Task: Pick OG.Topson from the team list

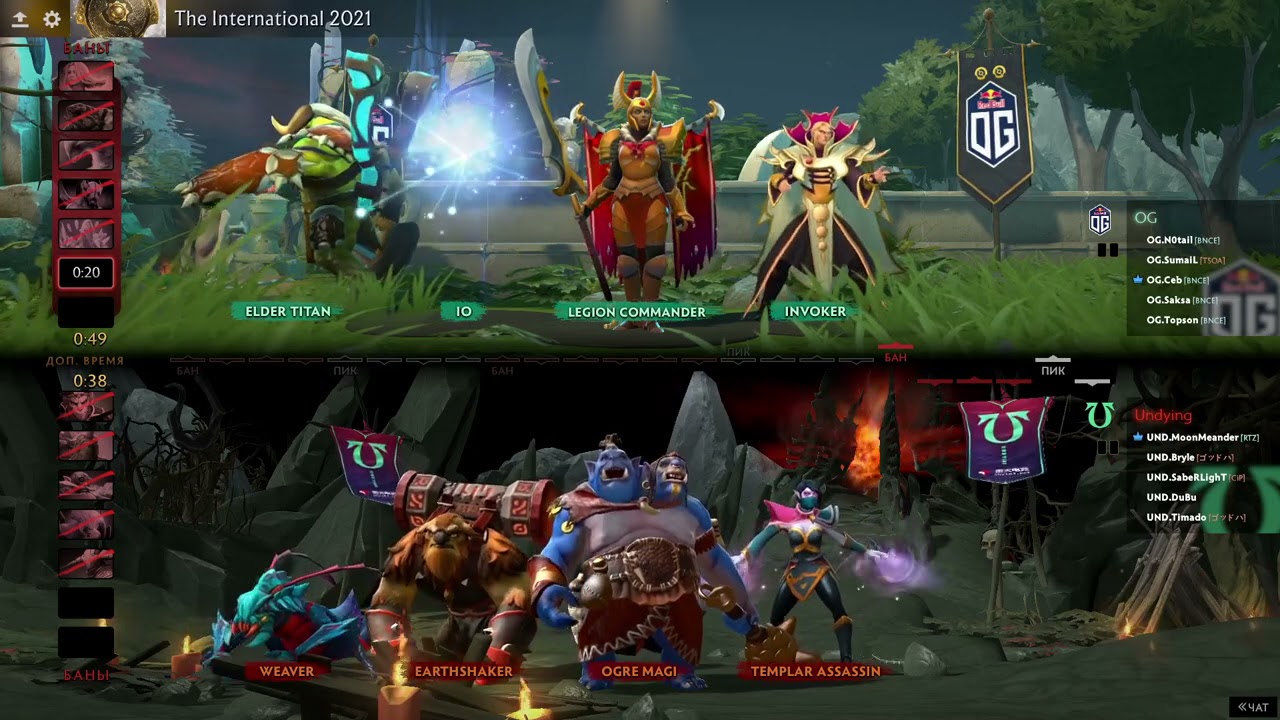Action: click(x=1172, y=320)
